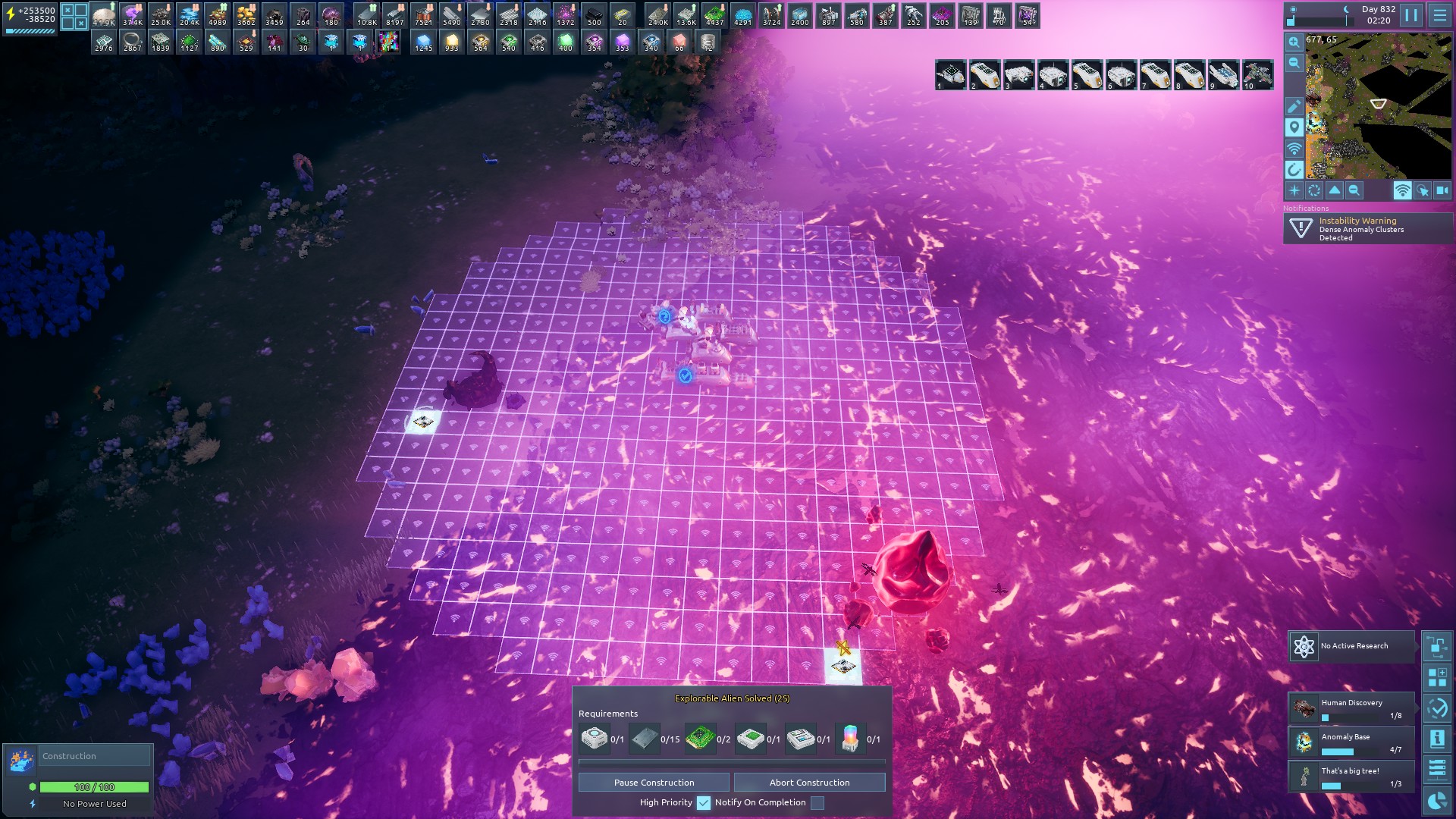This screenshot has width=1456, height=819.
Task: Toggle the camera button under the minimap
Action: [1442, 191]
